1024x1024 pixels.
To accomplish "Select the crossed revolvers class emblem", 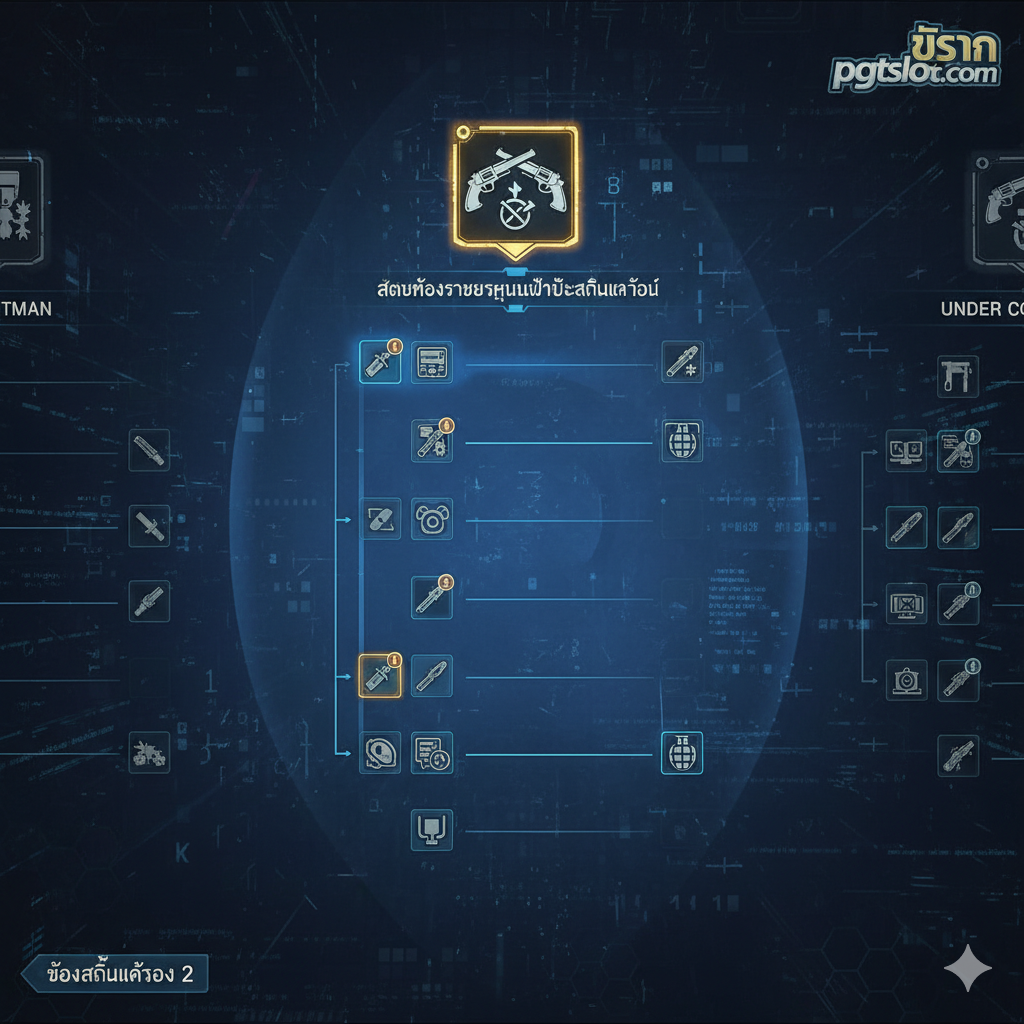I will (515, 185).
